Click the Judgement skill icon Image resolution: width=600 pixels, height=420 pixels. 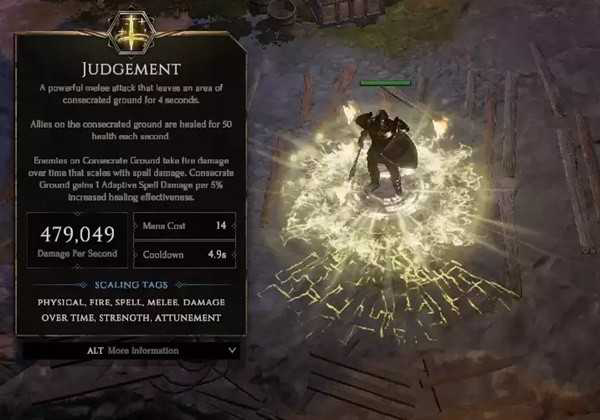[129, 32]
